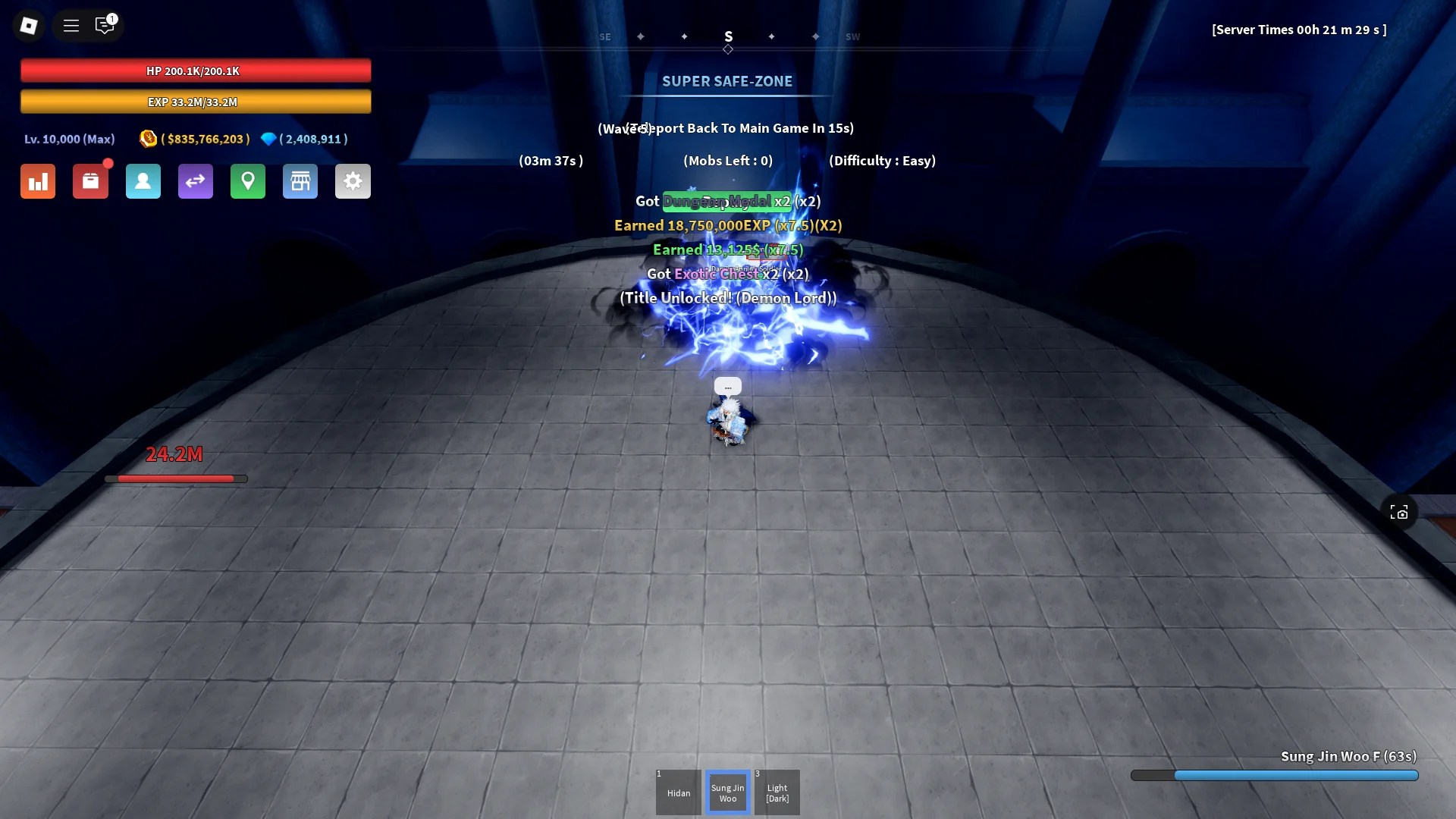Viewport: 1456px width, 819px height.
Task: Select the Light [Dark] hotbar slot
Action: click(x=777, y=792)
